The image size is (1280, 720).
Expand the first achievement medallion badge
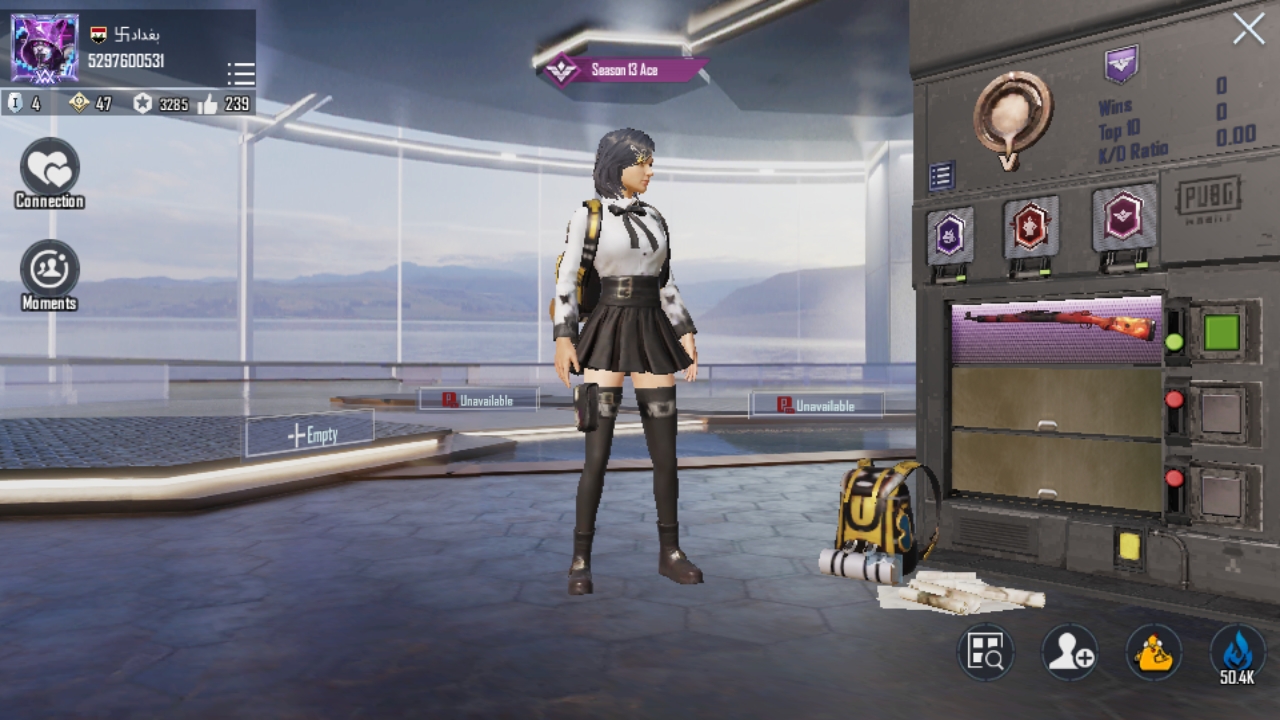[x=950, y=230]
